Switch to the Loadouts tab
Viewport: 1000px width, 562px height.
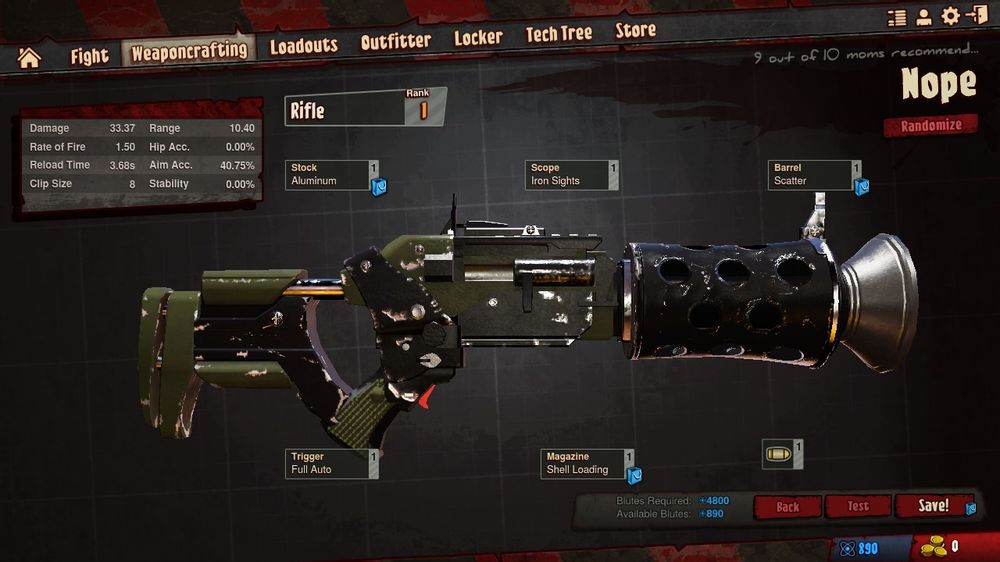click(x=304, y=45)
